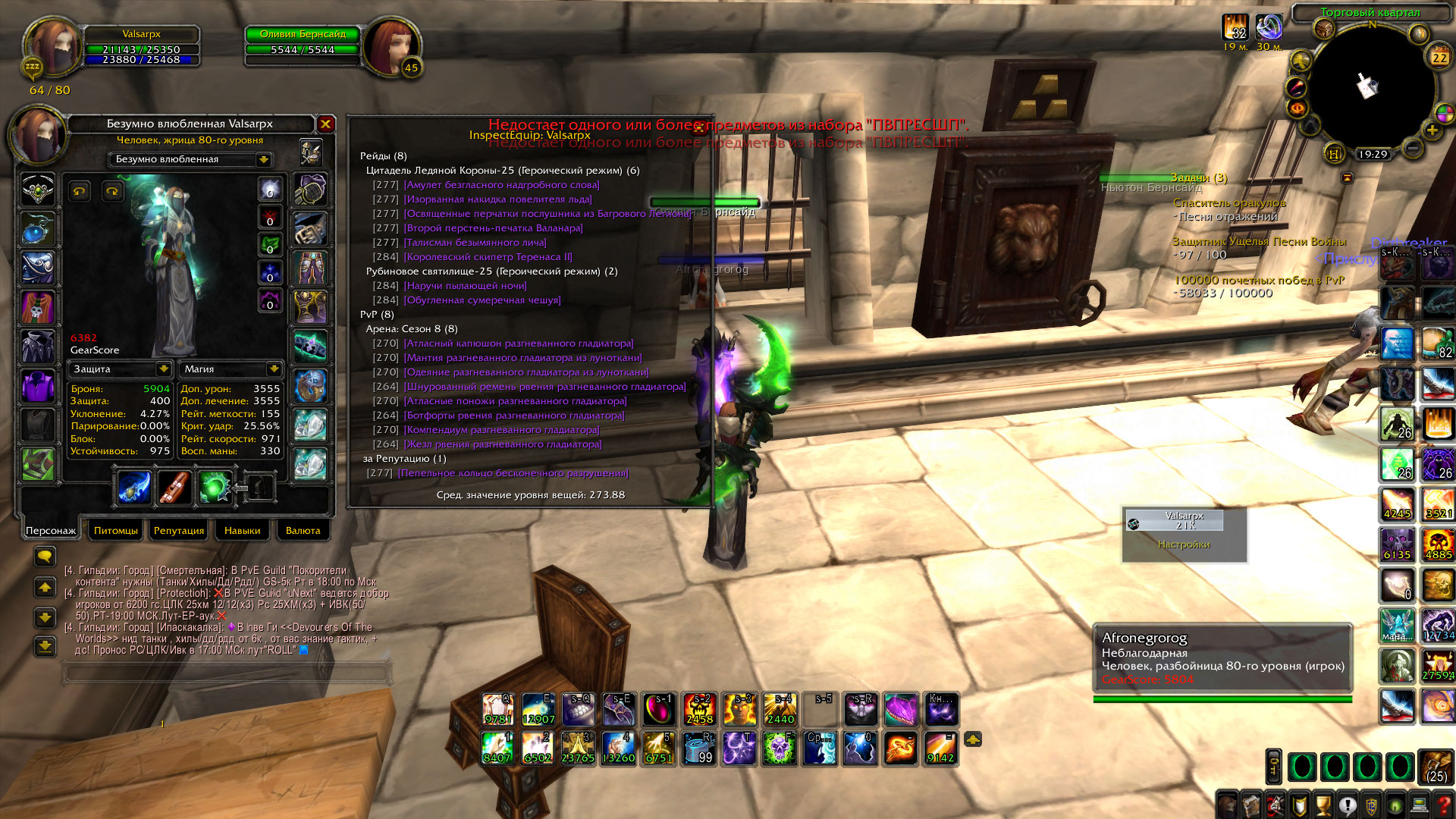Click the Королевский скипетр Теренаса II link
This screenshot has width=1456, height=819.
[488, 257]
